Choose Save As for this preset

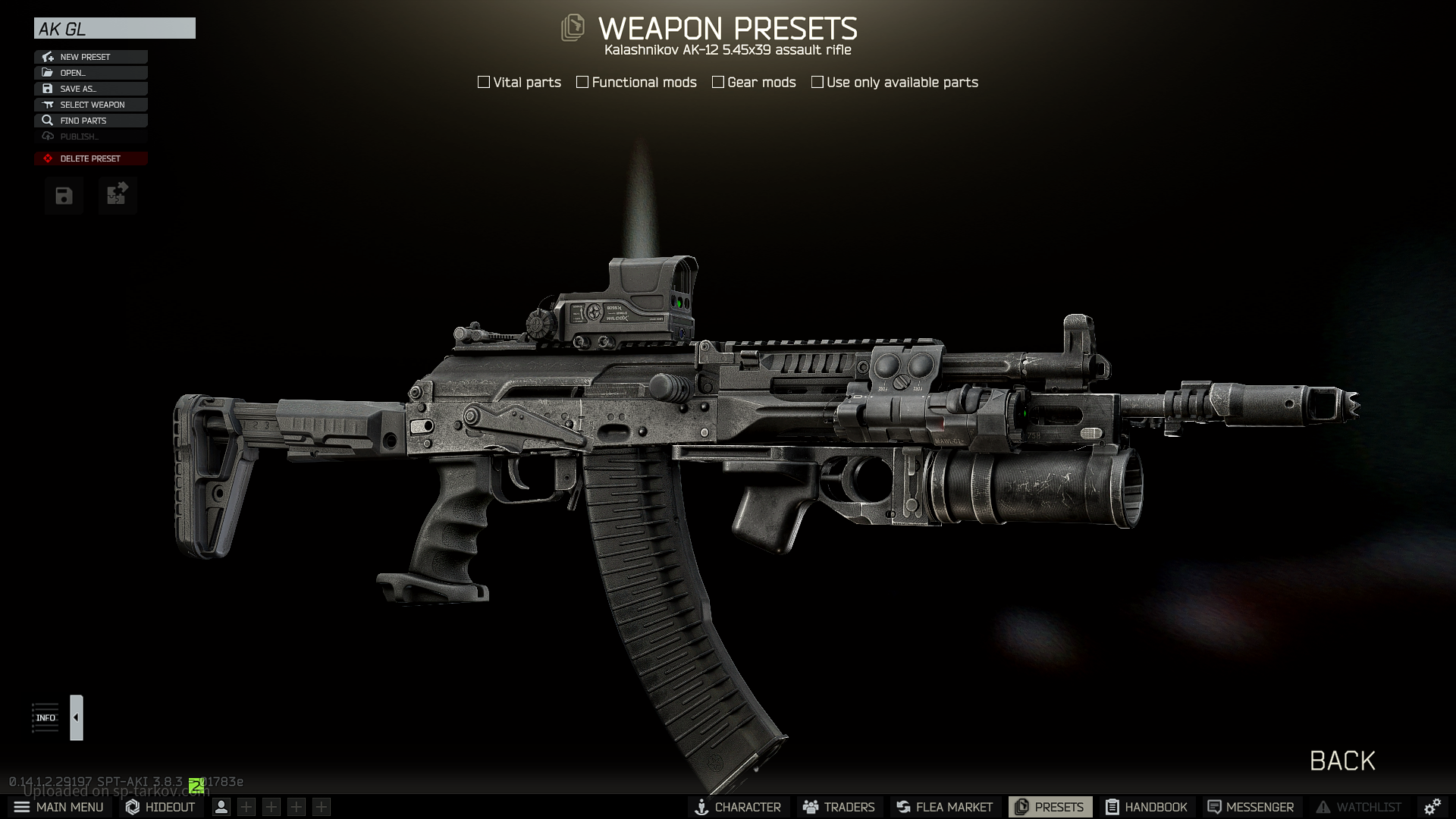click(90, 89)
